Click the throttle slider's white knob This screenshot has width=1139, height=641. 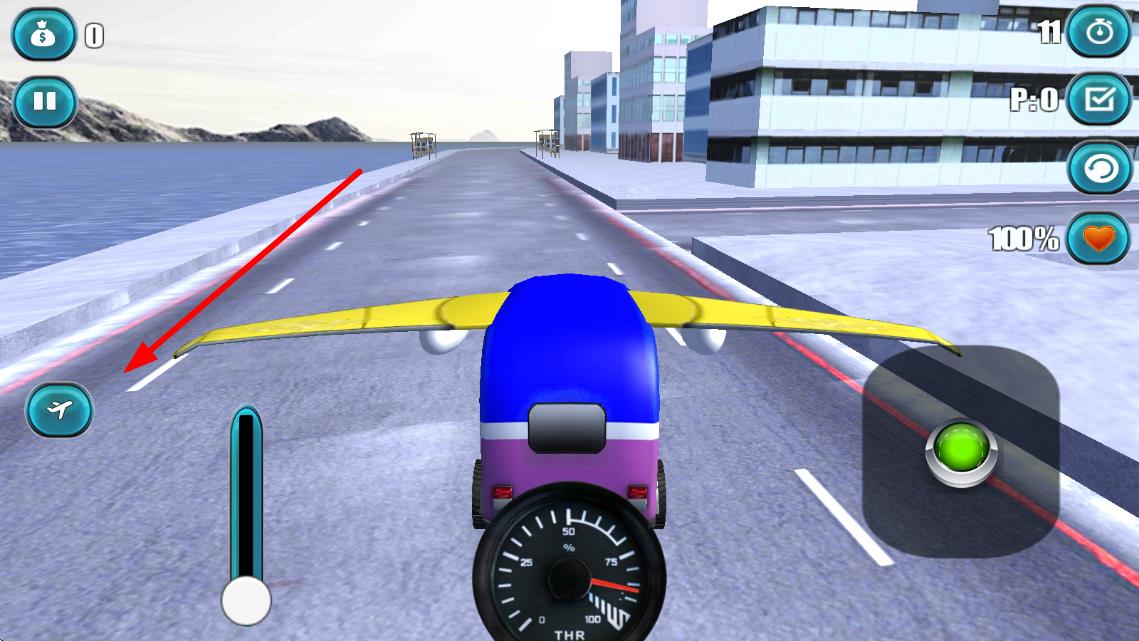[x=246, y=600]
